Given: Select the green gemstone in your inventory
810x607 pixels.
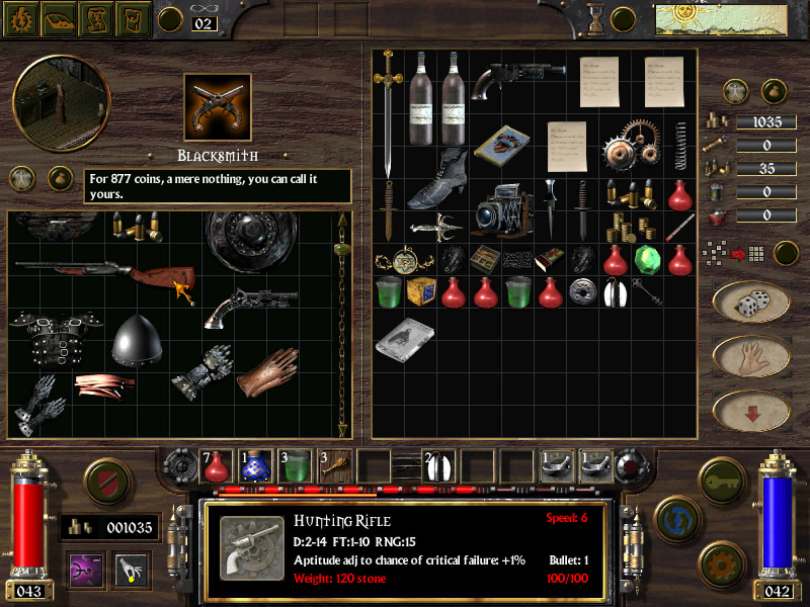Looking at the screenshot, I should pyautogui.click(x=648, y=260).
